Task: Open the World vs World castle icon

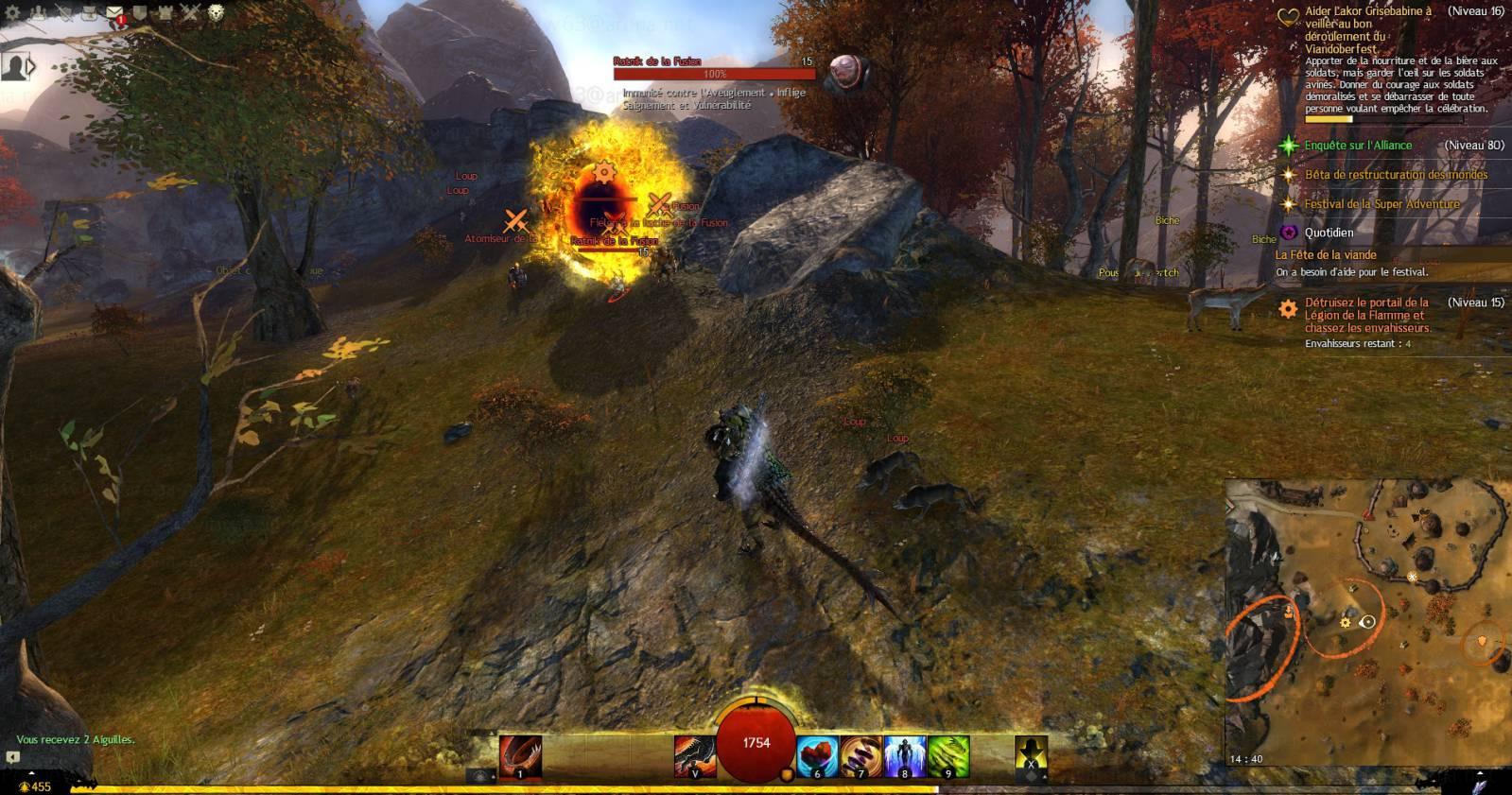Action: pos(165,12)
